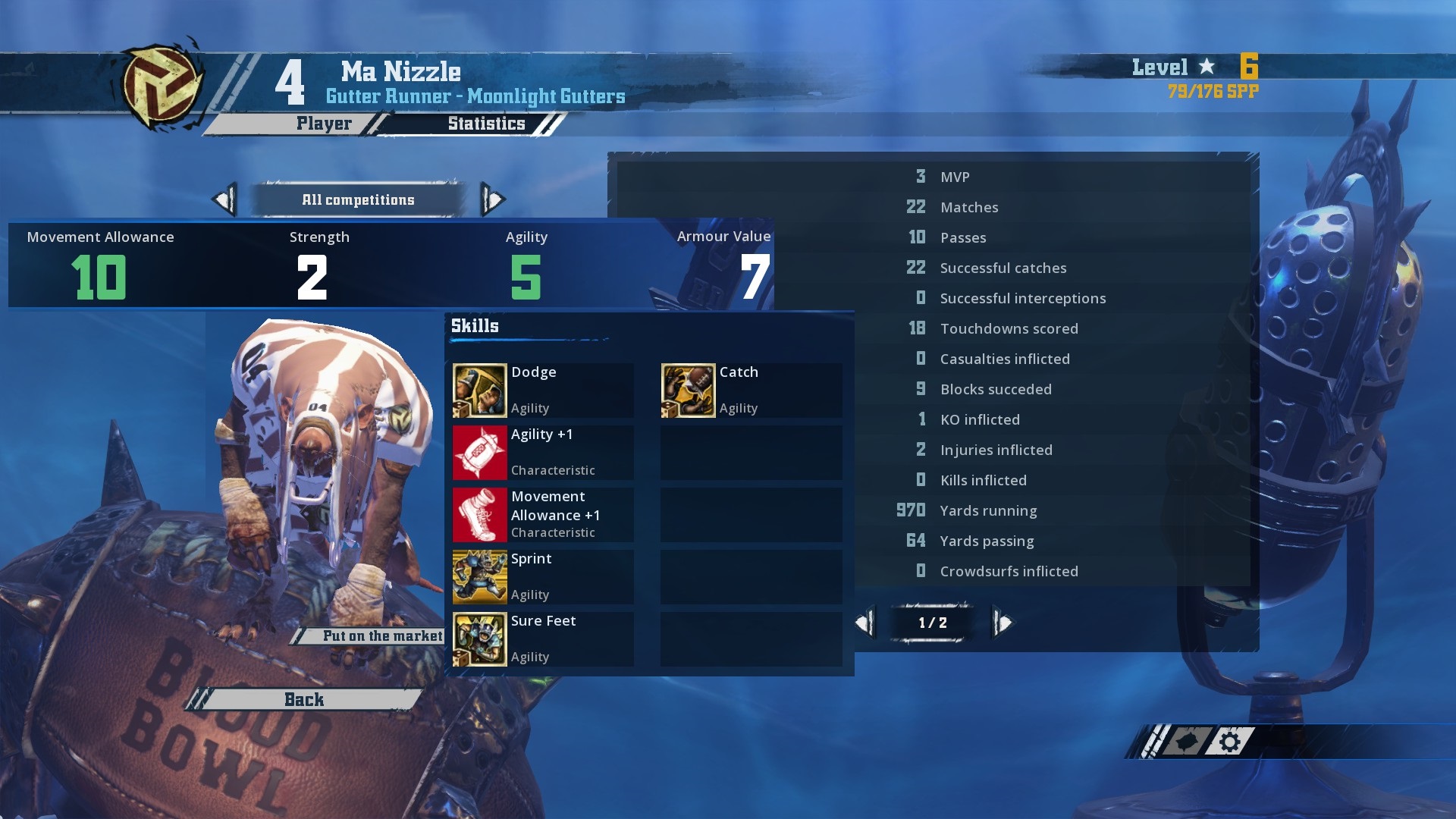Screen dimensions: 1456x819
Task: Select the Sure Feet skill
Action: click(x=542, y=639)
